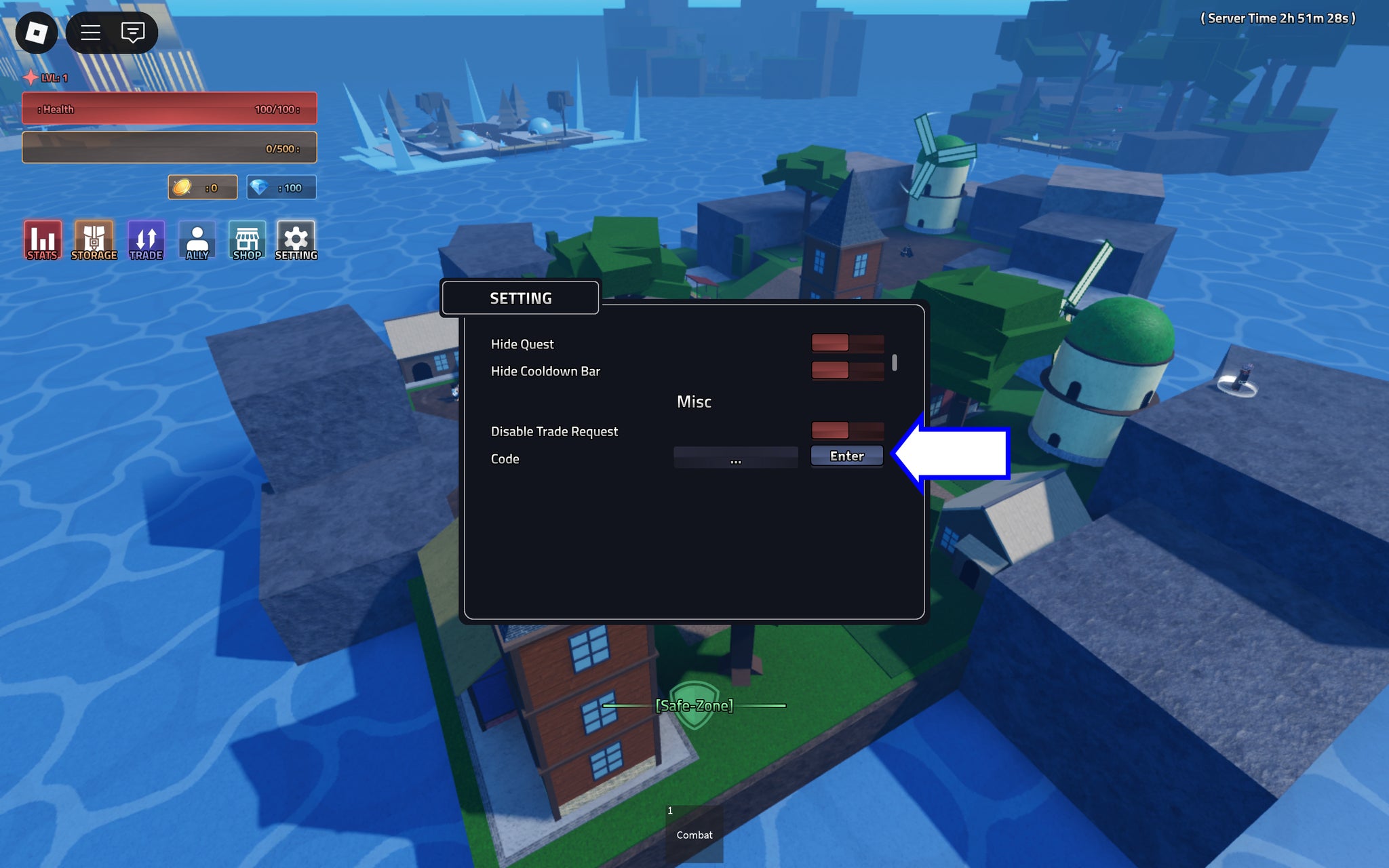Open the ALLY panel

tap(197, 239)
